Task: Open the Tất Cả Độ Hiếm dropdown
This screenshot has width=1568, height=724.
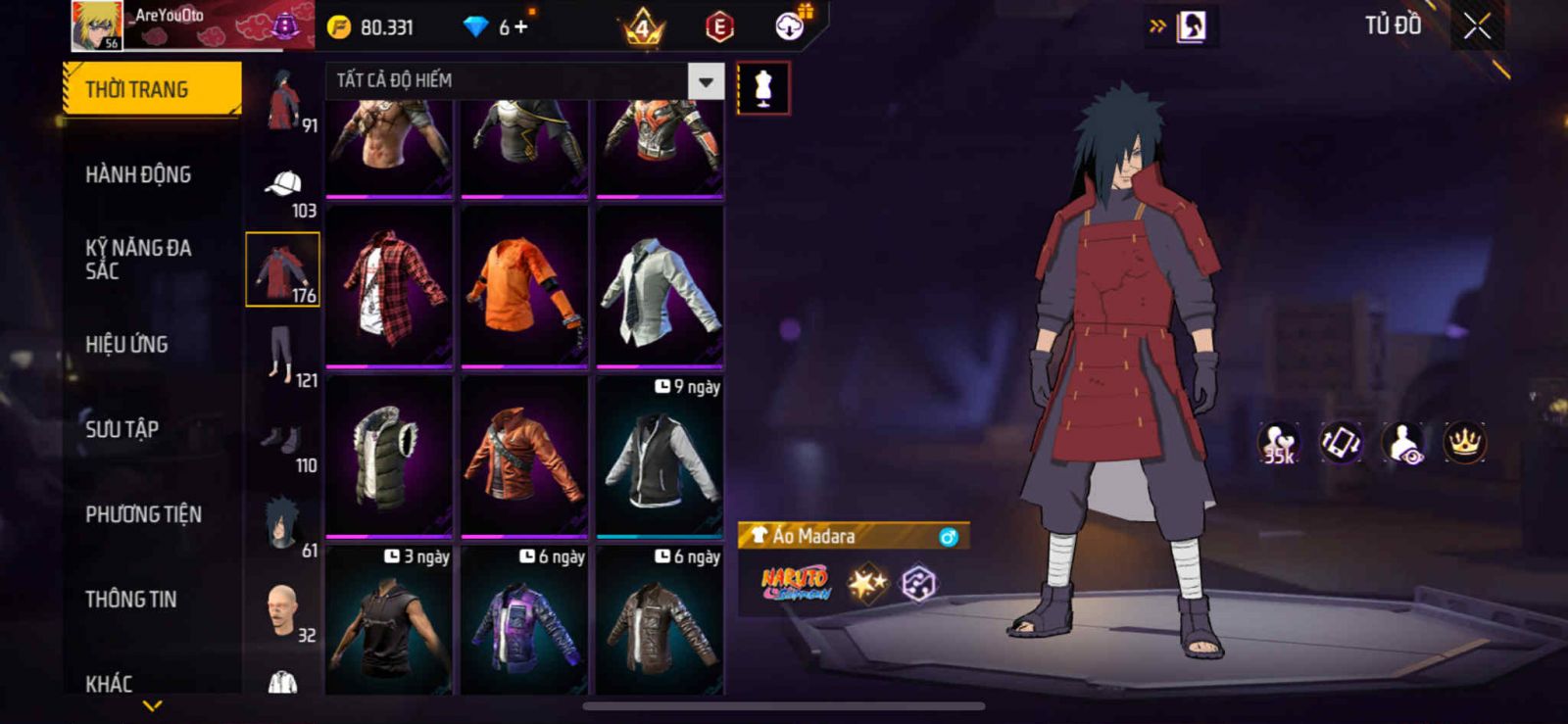Action: pyautogui.click(x=524, y=80)
